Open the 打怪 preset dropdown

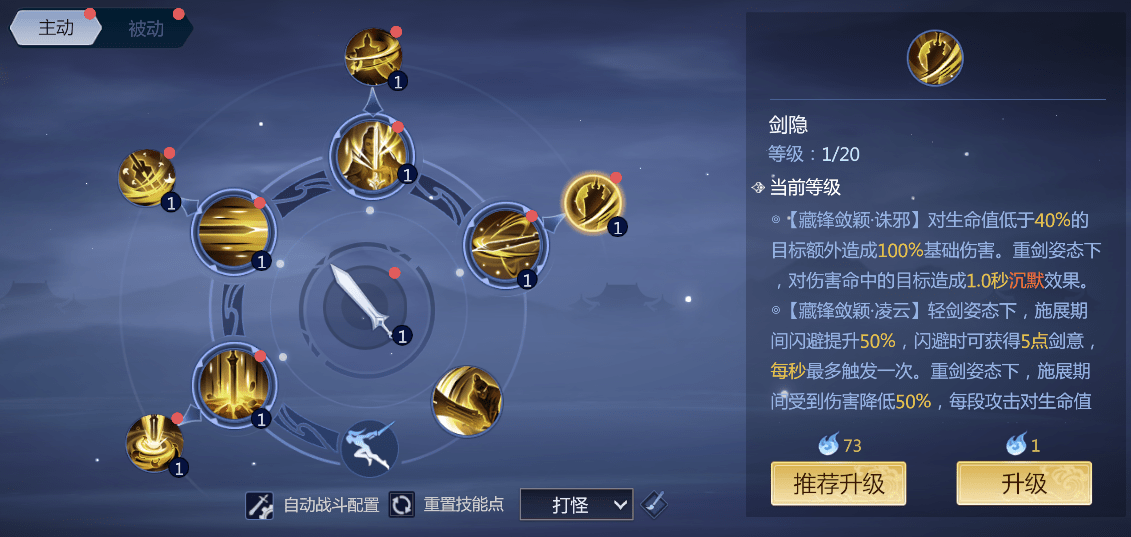pyautogui.click(x=576, y=505)
